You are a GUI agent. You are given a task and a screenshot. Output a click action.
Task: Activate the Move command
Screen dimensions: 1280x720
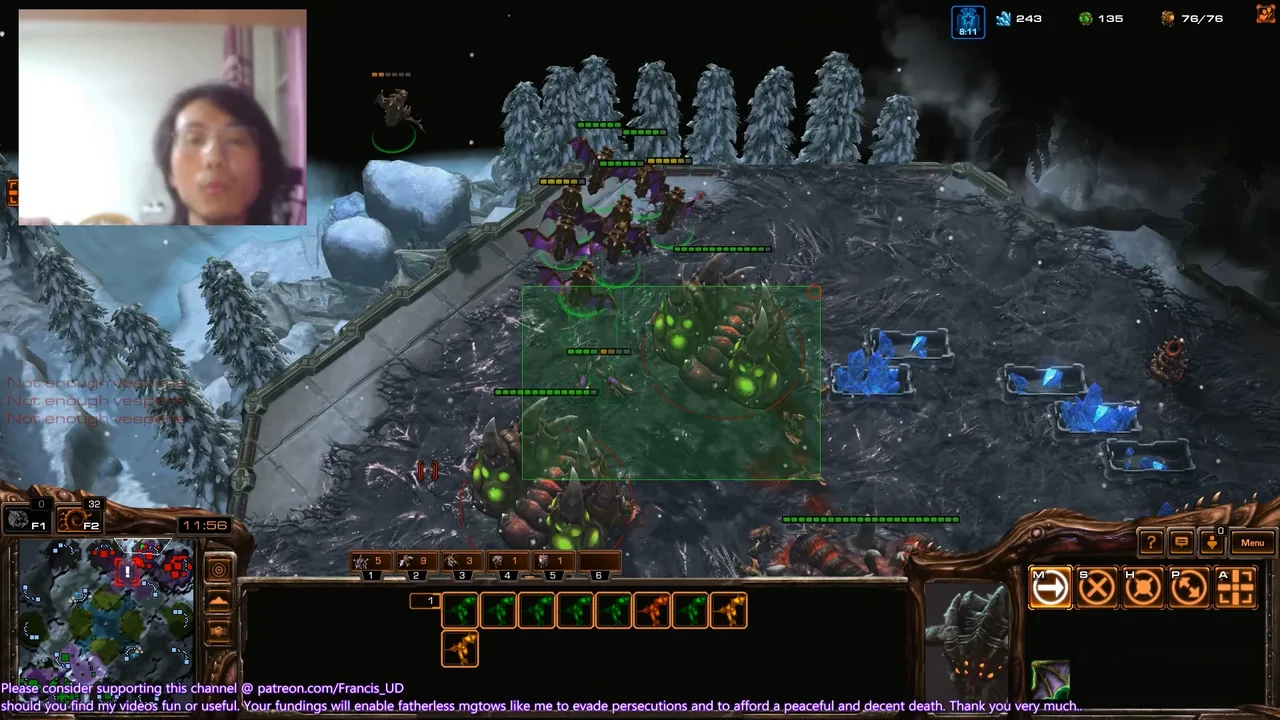pos(1050,588)
